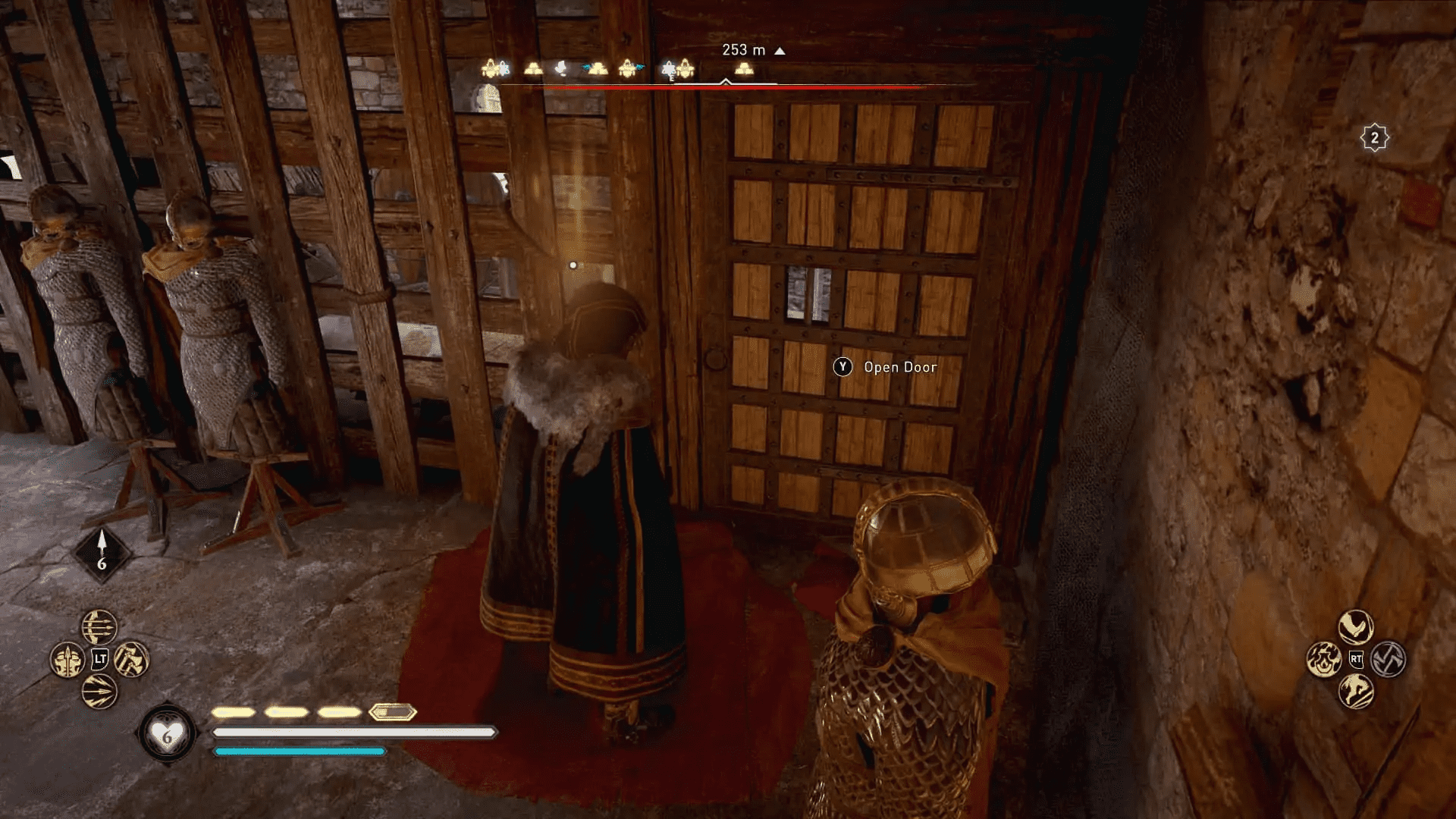Click the rune ability icon beside RT
This screenshot has width=1456, height=819.
tap(1388, 658)
